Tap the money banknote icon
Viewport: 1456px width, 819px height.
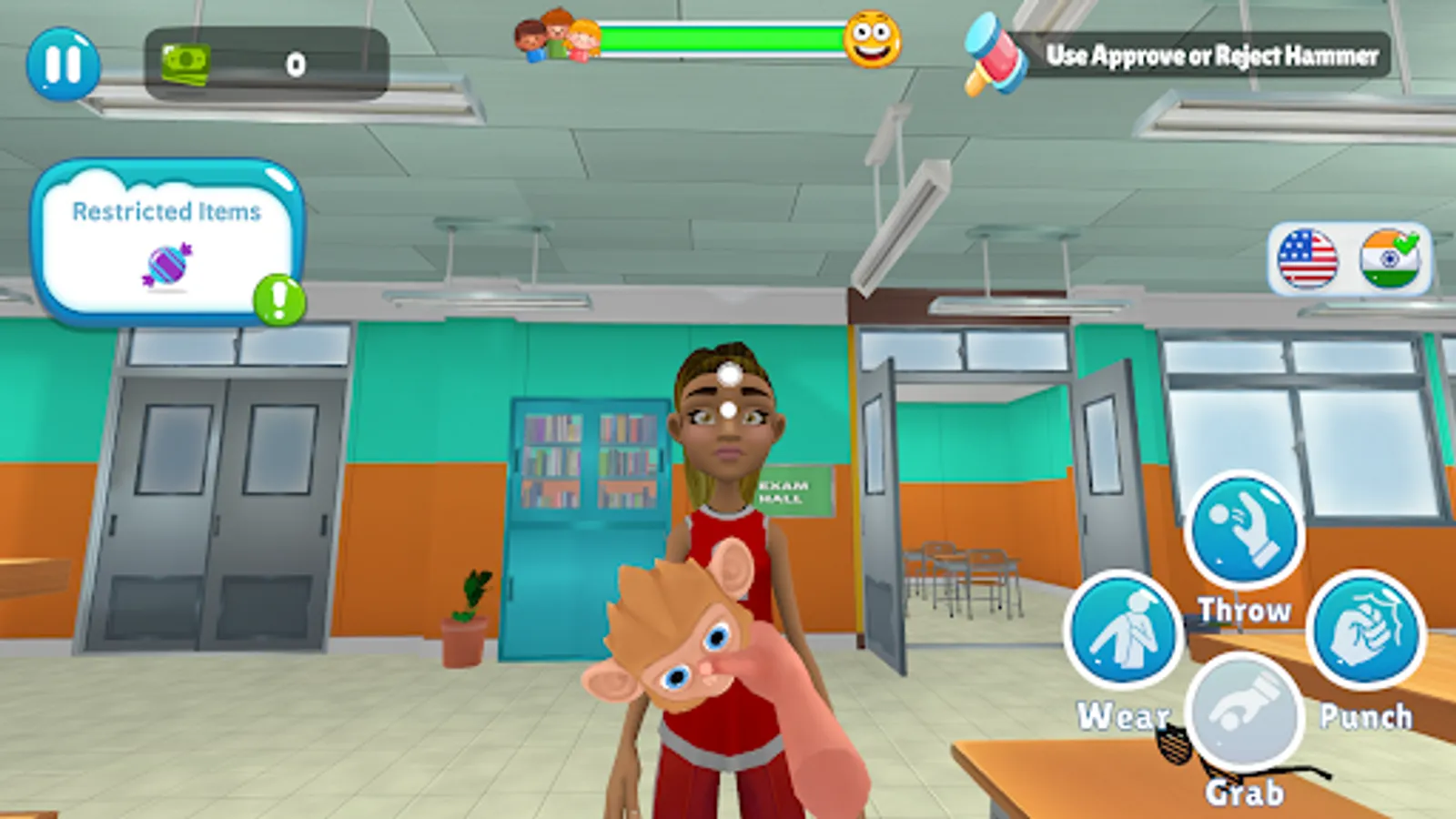pyautogui.click(x=185, y=66)
